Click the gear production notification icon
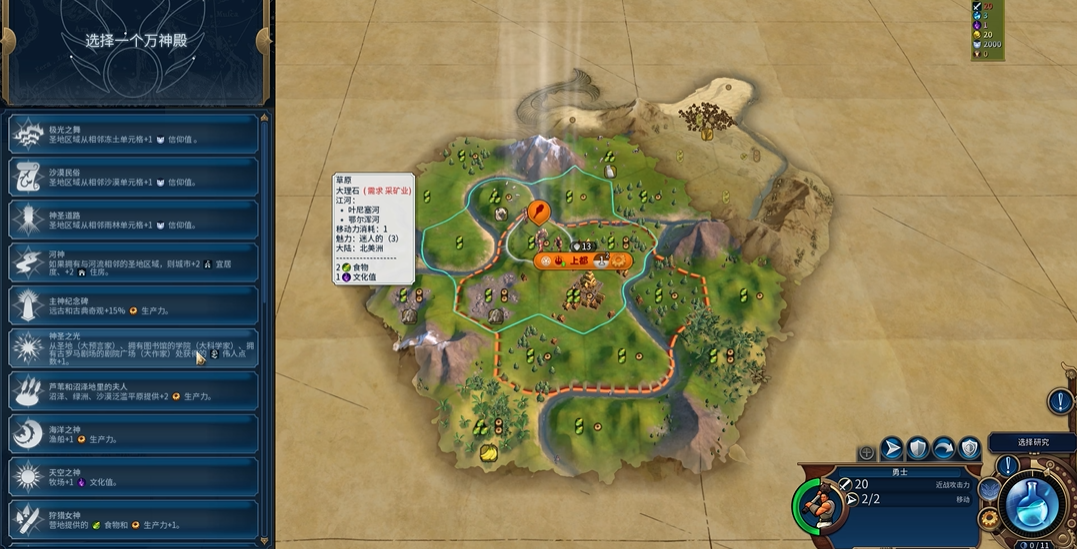 click(989, 517)
